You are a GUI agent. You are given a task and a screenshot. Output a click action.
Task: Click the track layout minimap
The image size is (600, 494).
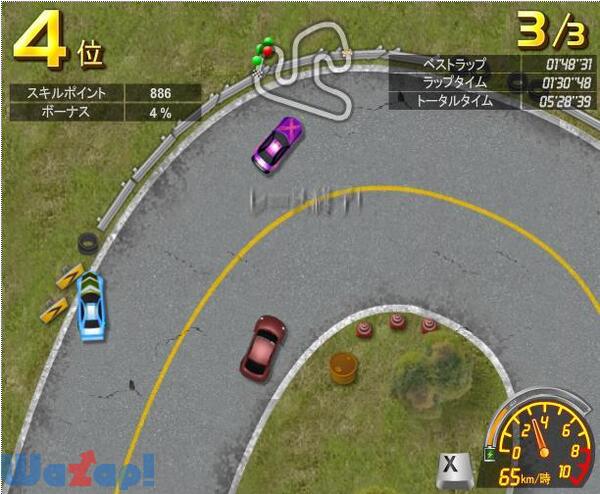click(x=305, y=66)
